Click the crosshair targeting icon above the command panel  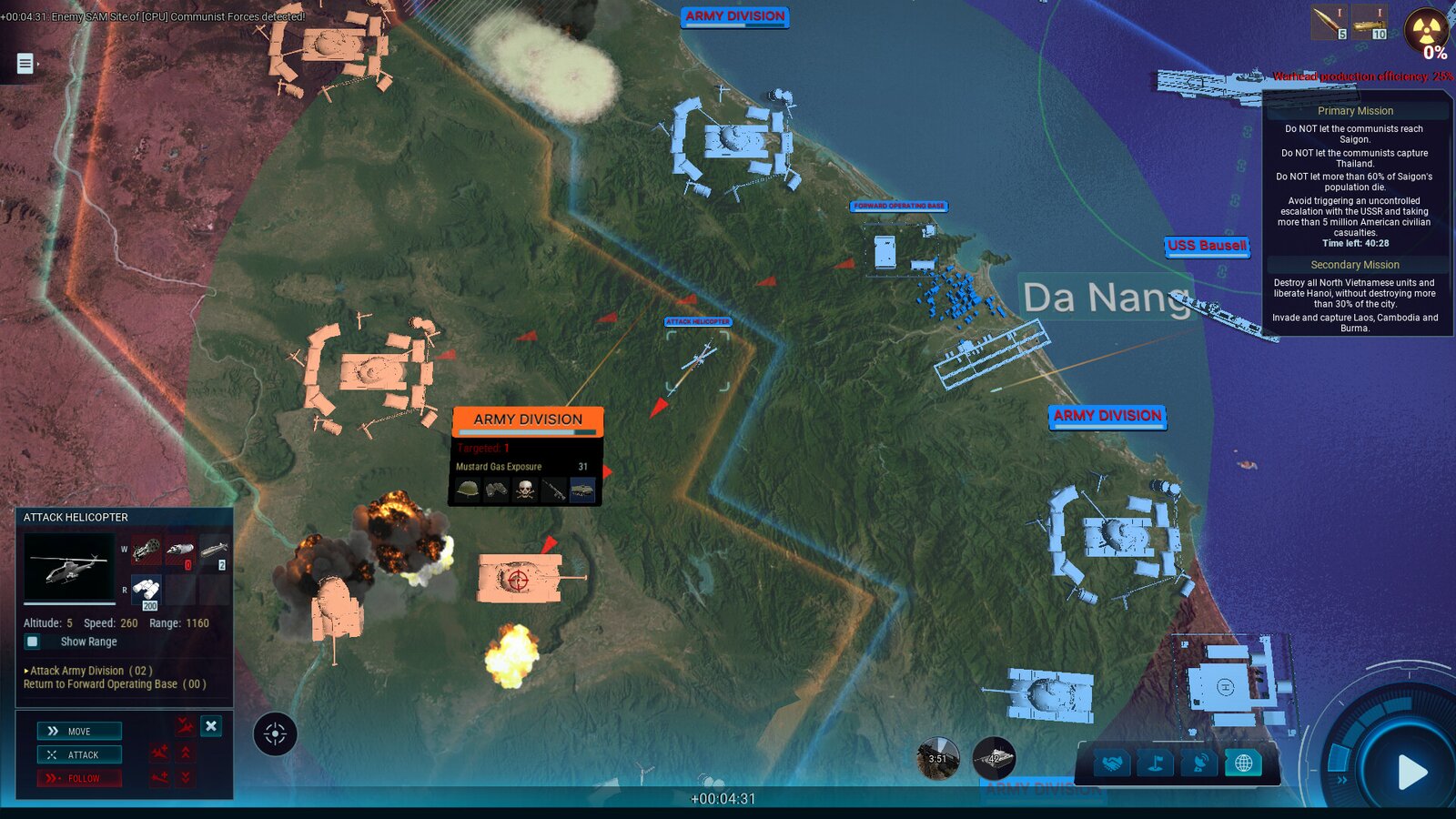[x=276, y=733]
